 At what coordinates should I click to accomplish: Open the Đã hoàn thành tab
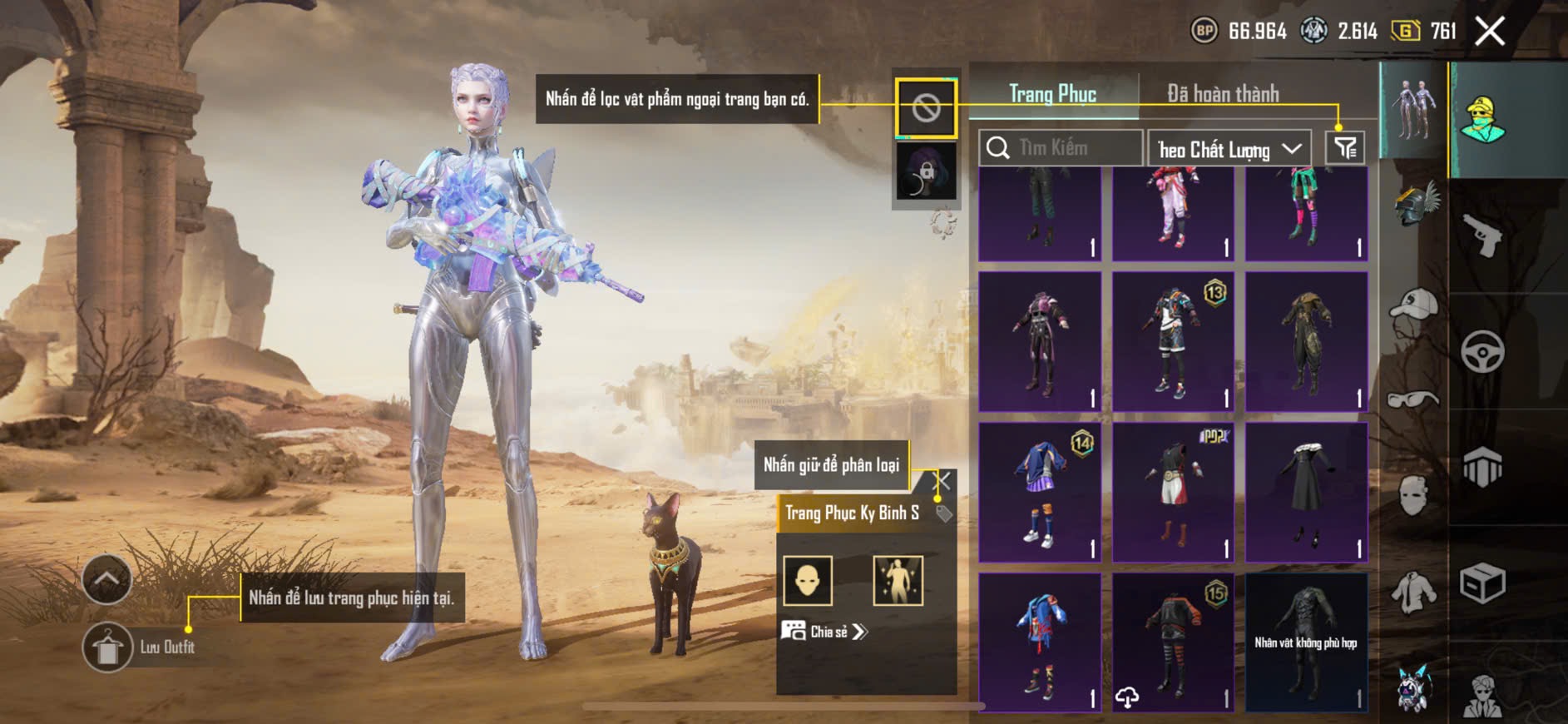click(1222, 94)
